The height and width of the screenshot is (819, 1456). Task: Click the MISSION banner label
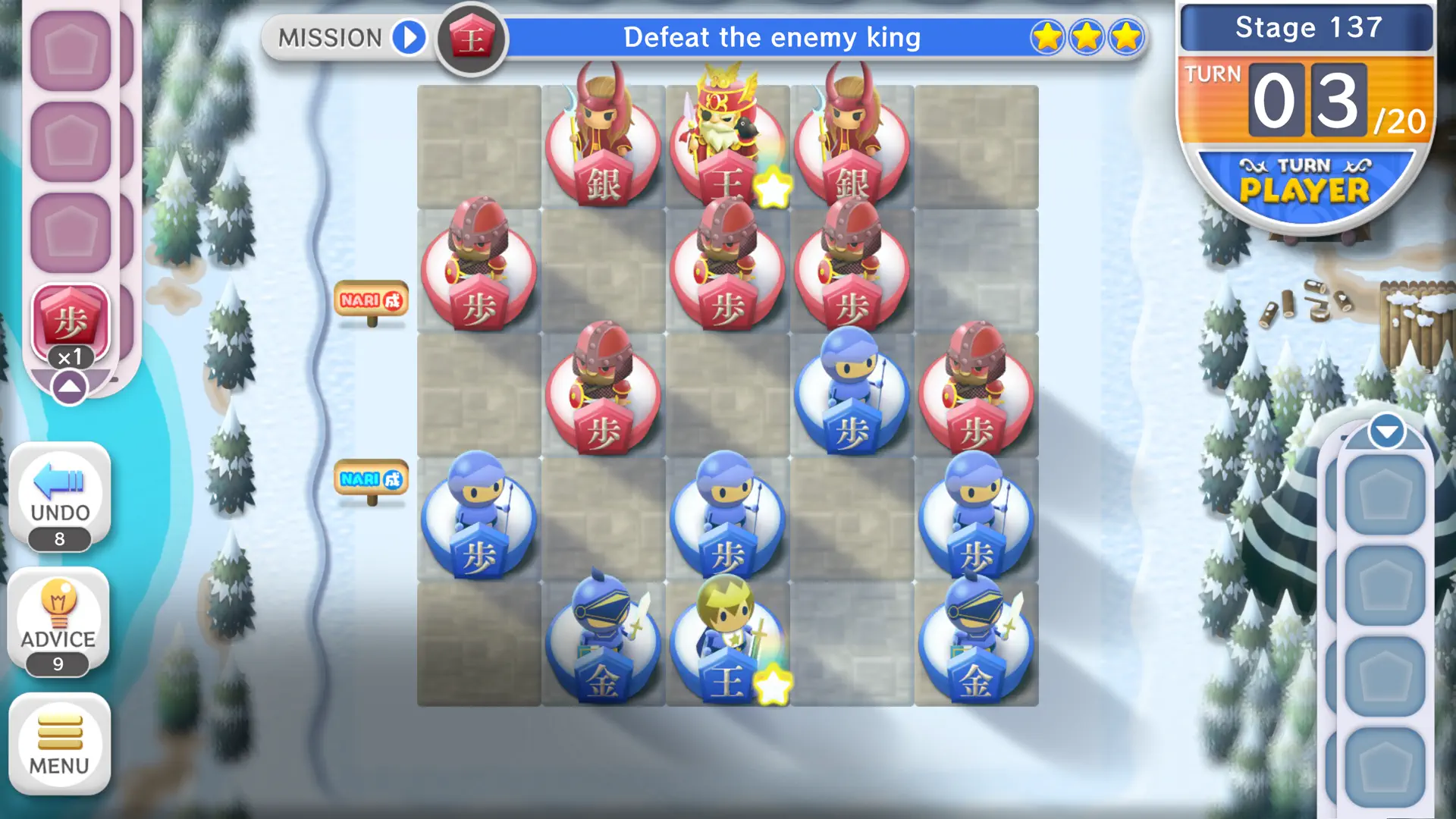(x=330, y=36)
